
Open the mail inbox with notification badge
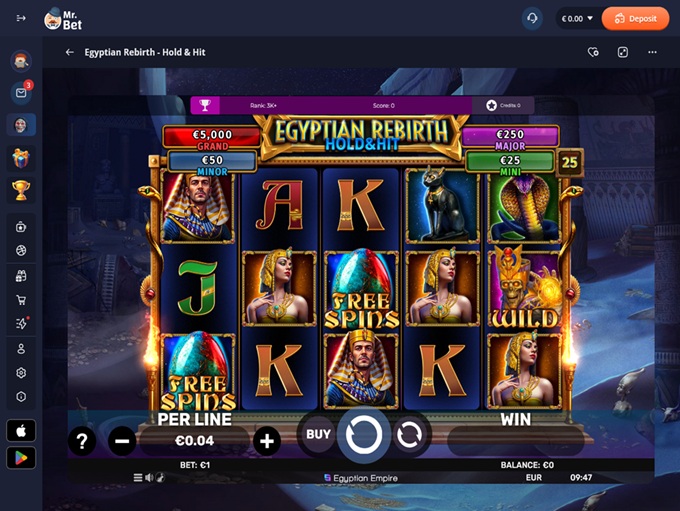[21, 93]
